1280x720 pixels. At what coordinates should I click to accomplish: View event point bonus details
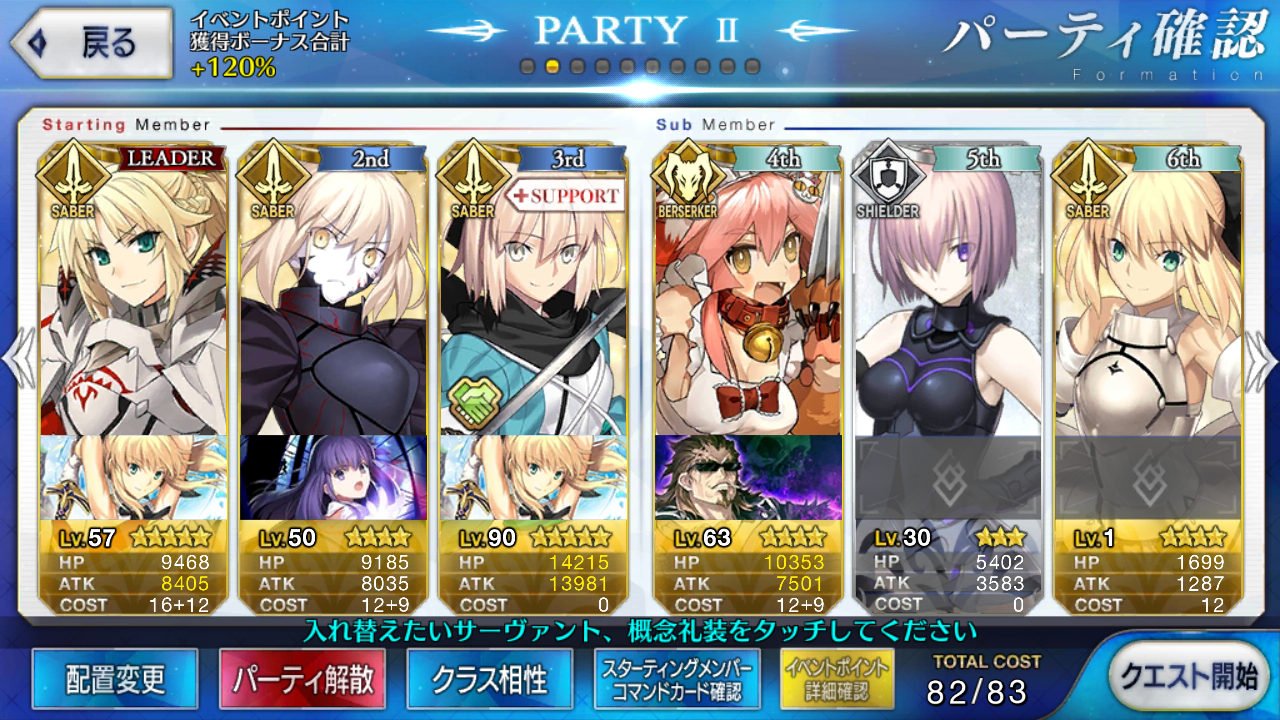[837, 679]
